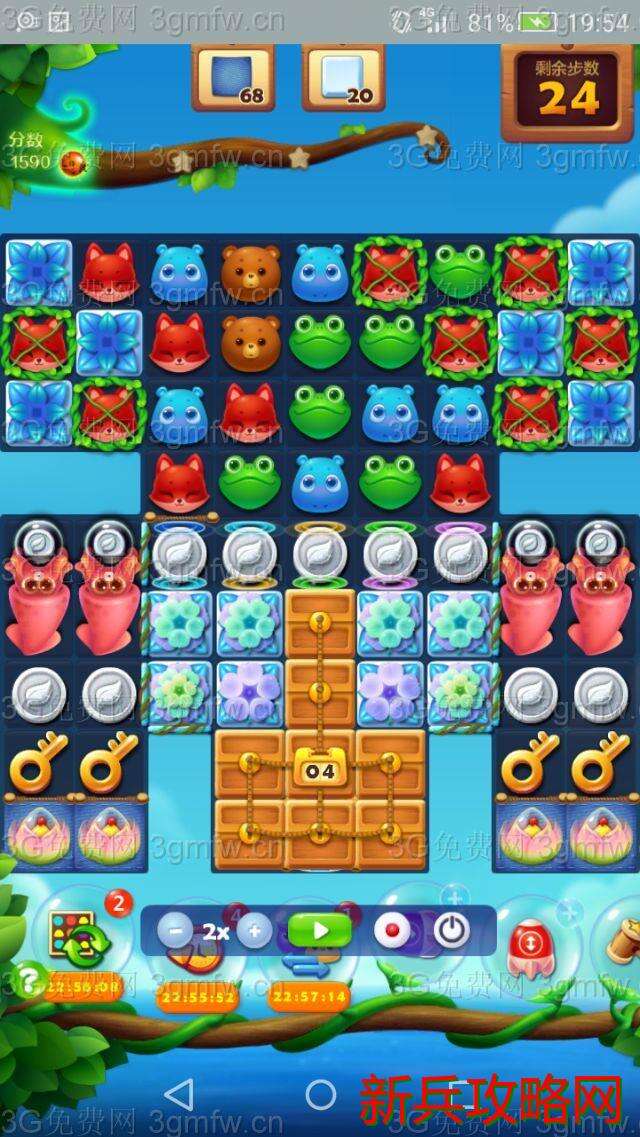Click the power button on the overlay
This screenshot has height=1137, width=640.
[x=451, y=931]
